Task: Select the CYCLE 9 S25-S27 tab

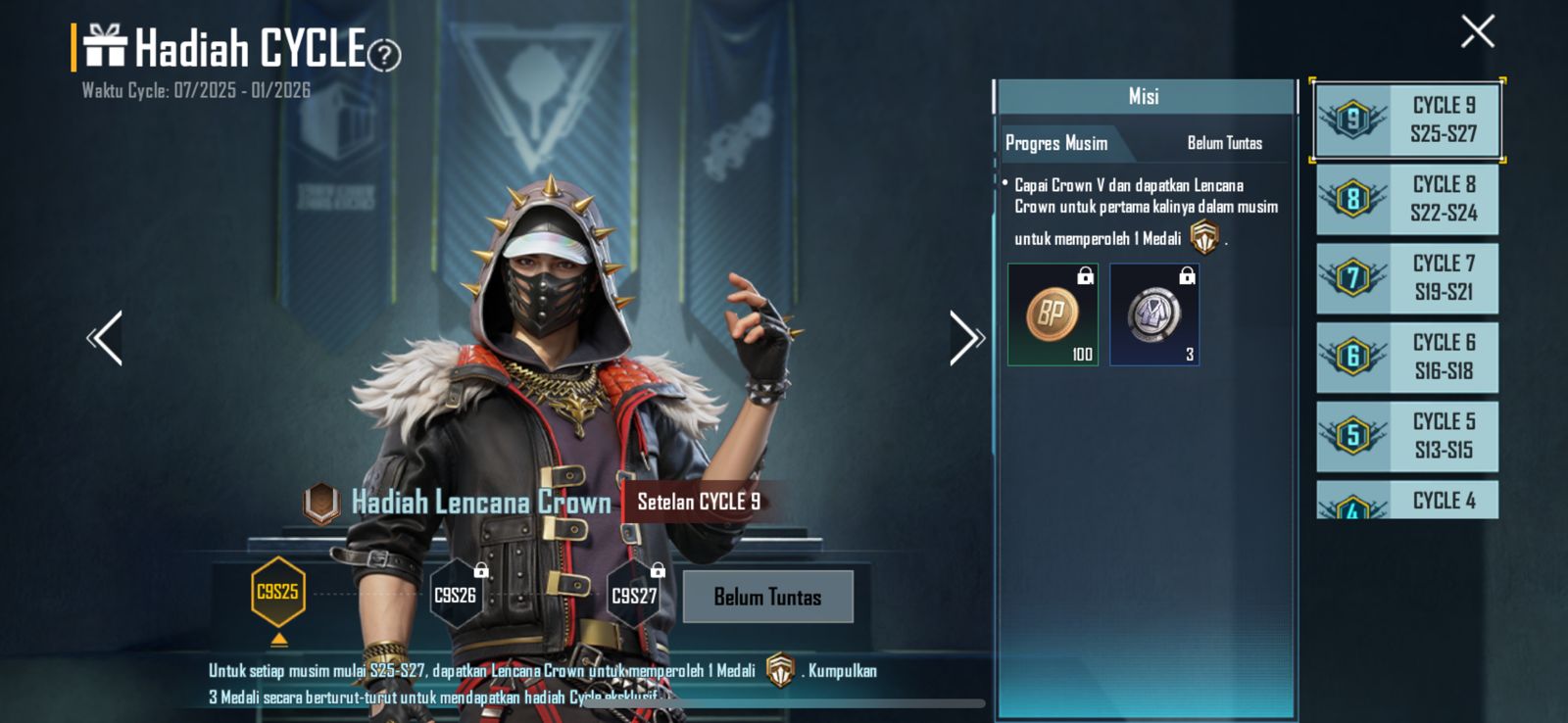Action: click(1407, 120)
